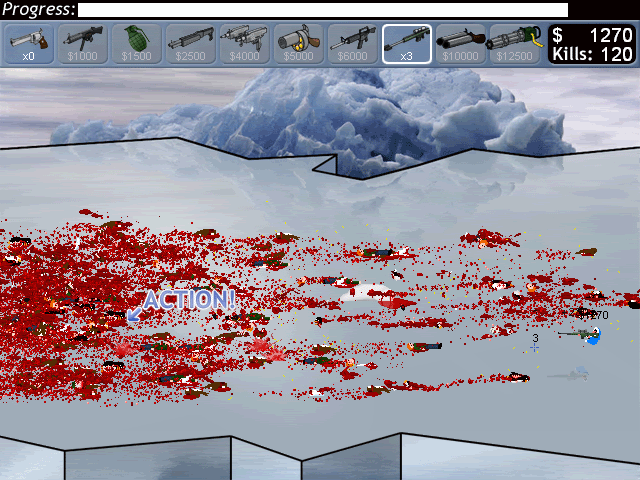Select the revolver weapon slot
640x480 pixels.
tap(29, 44)
